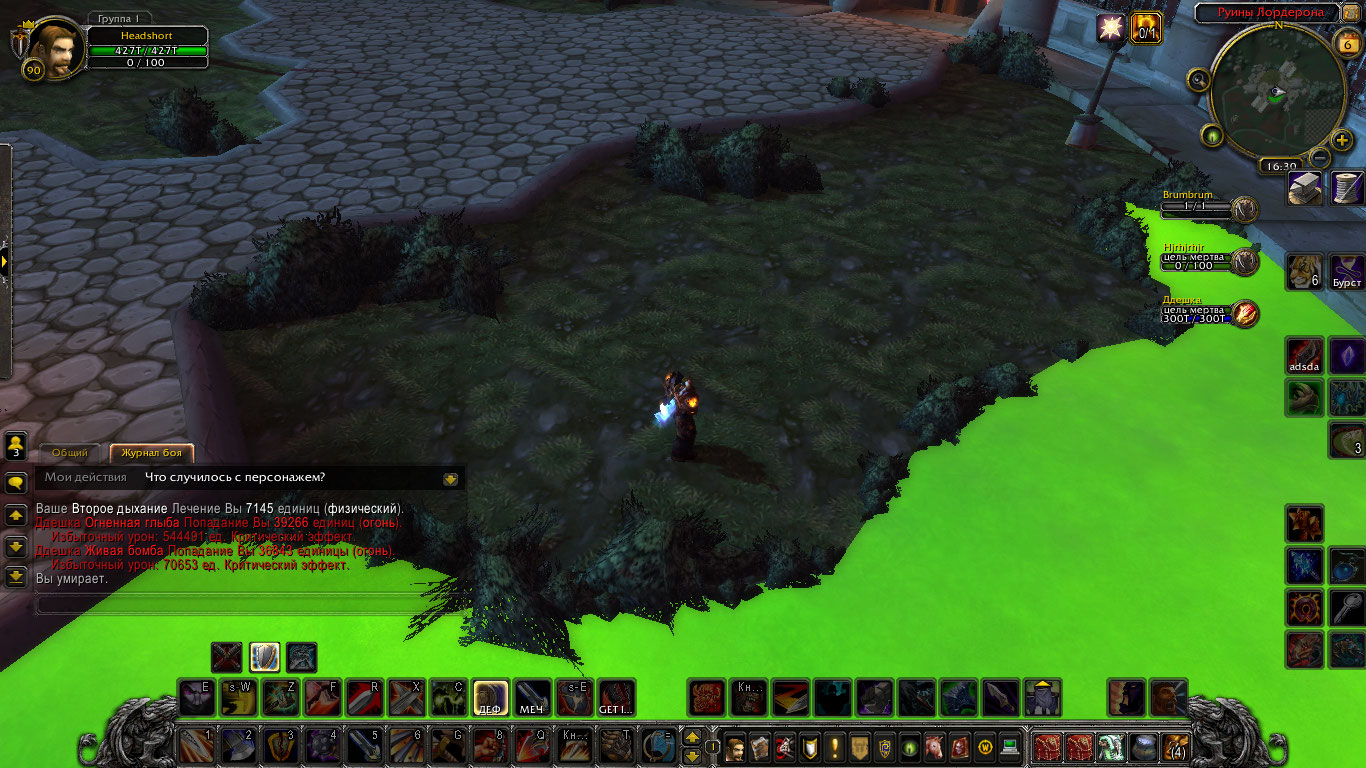This screenshot has height=768, width=1366.
Task: Zoom in the minimap with plus button
Action: 1342,140
